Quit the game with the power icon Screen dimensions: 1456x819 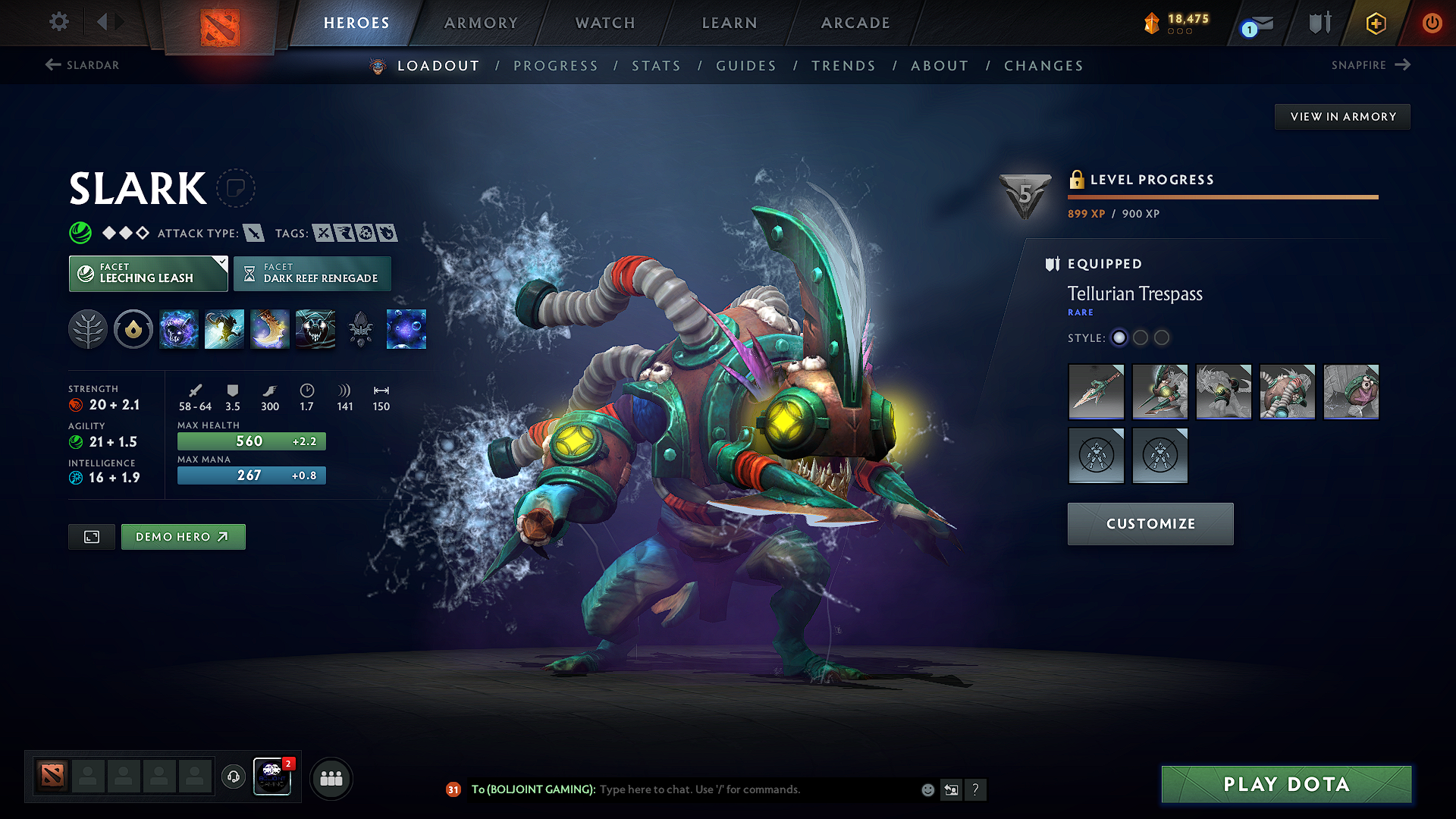point(1432,23)
